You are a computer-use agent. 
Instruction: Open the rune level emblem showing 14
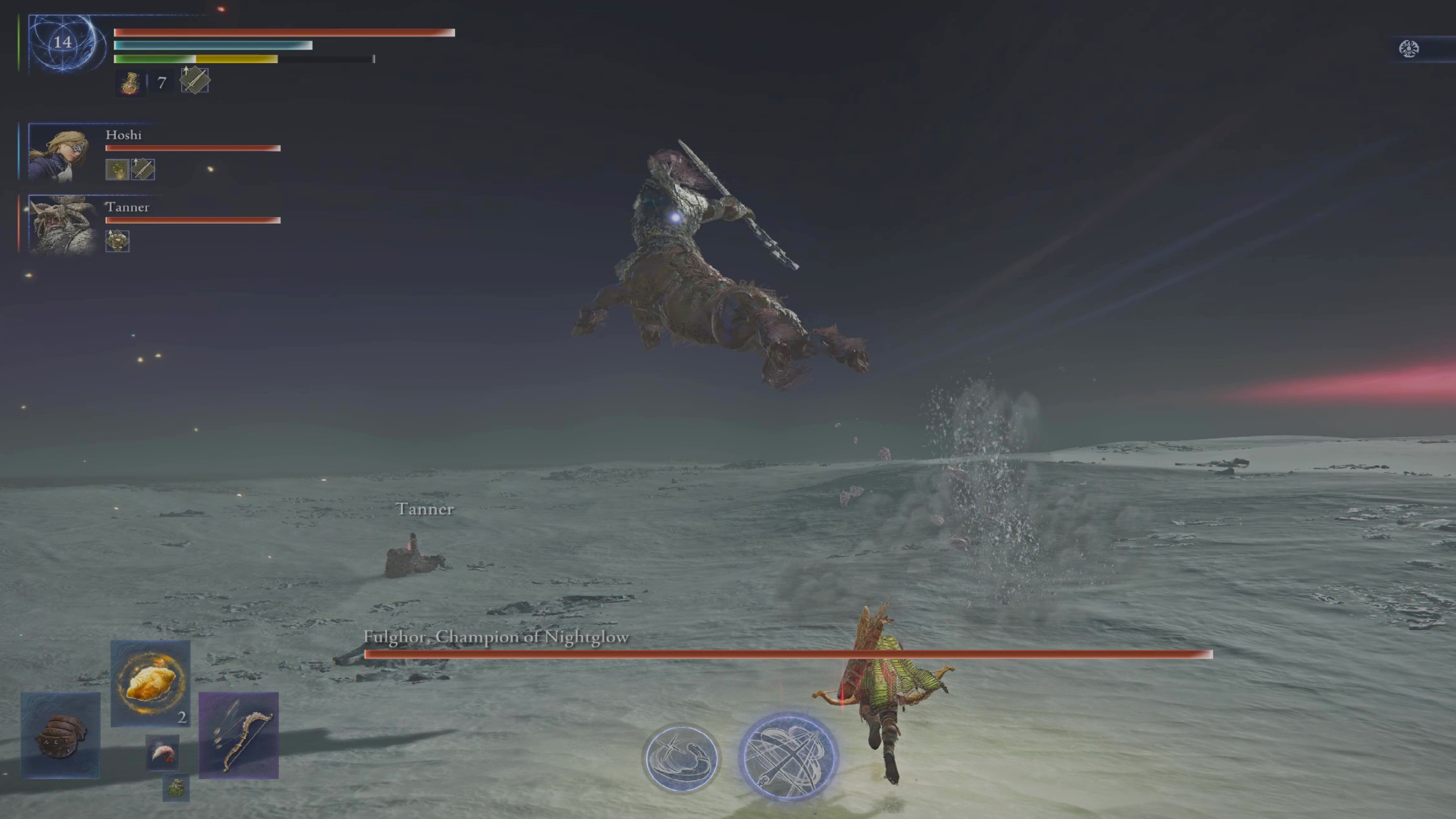[64, 42]
